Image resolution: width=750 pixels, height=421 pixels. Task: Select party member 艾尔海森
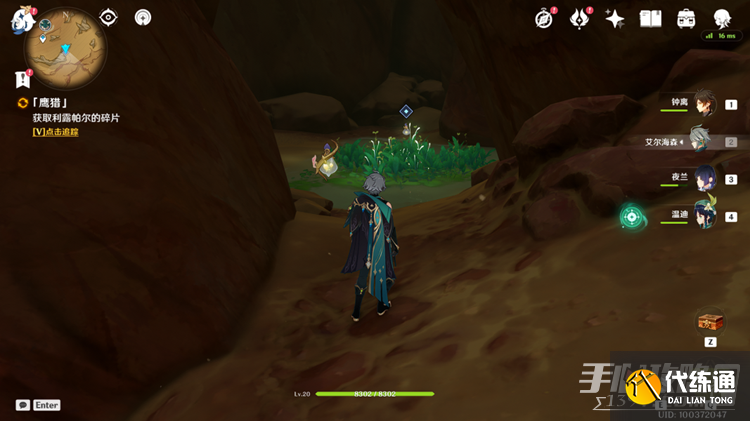700,141
